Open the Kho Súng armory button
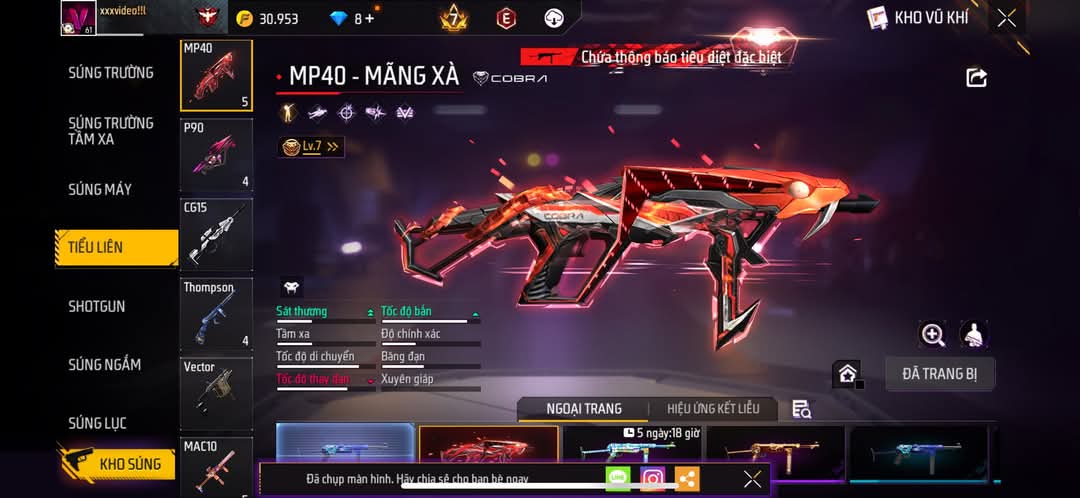1080x498 pixels. coord(118,464)
